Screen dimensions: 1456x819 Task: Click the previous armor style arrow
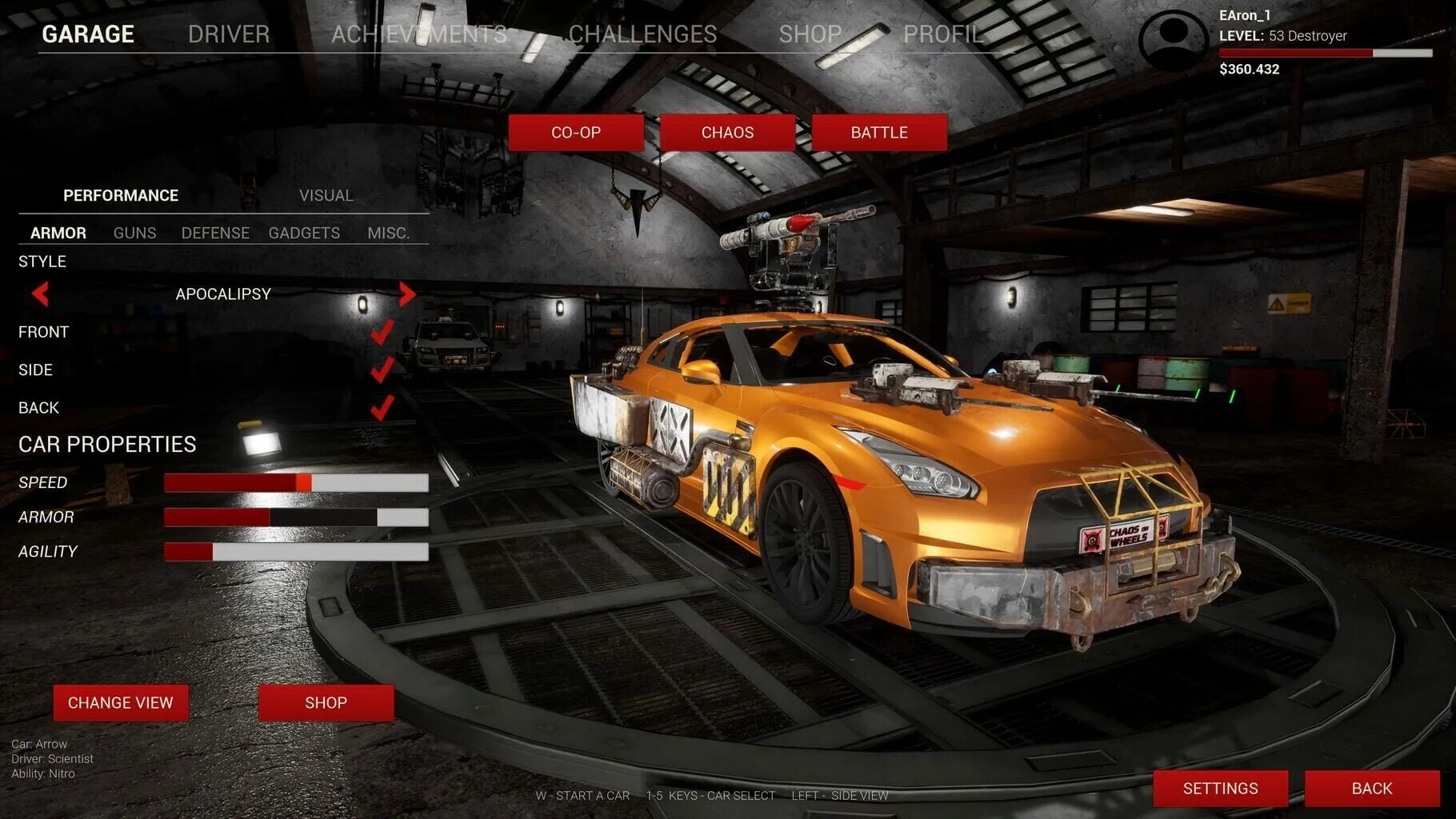click(x=40, y=294)
